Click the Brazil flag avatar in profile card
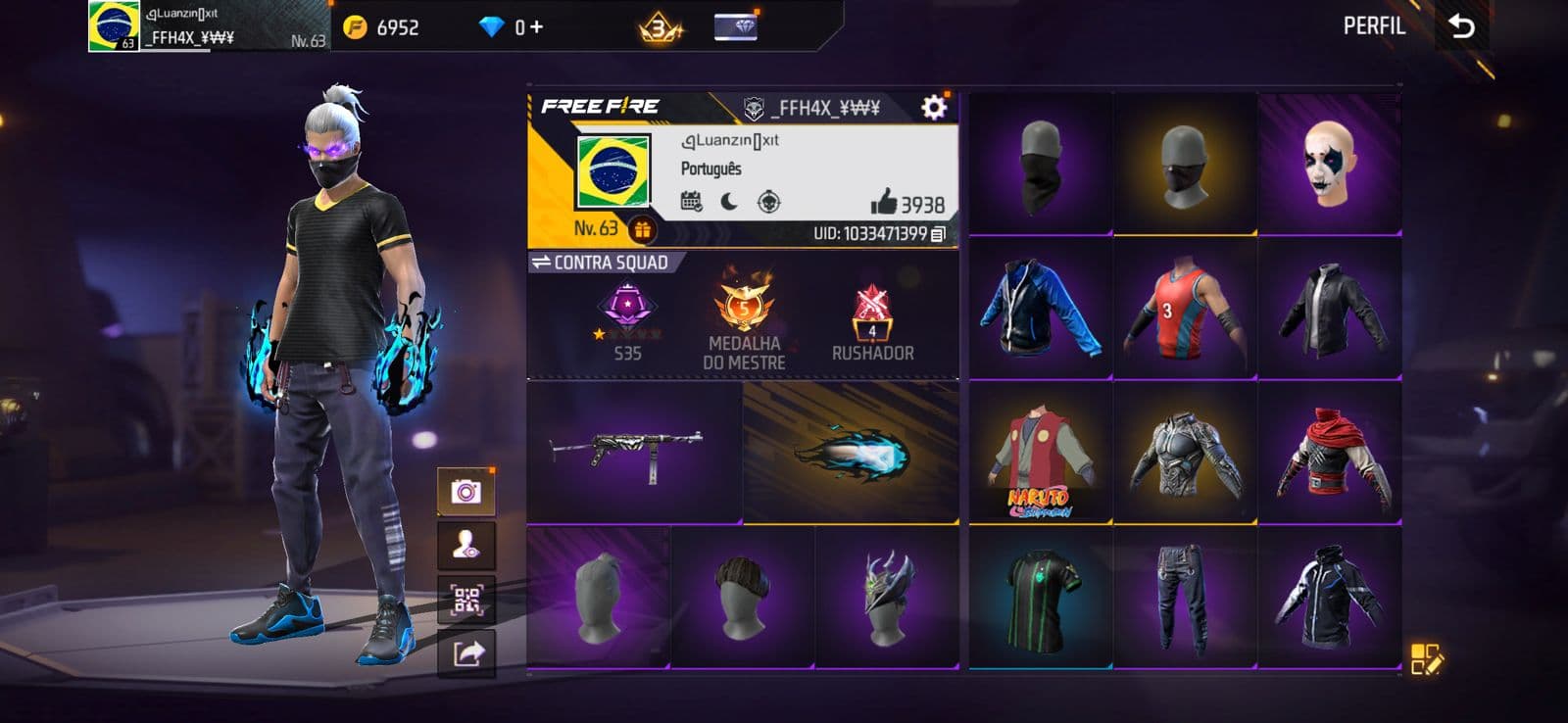Screen dimensions: 1568x723 coord(612,171)
